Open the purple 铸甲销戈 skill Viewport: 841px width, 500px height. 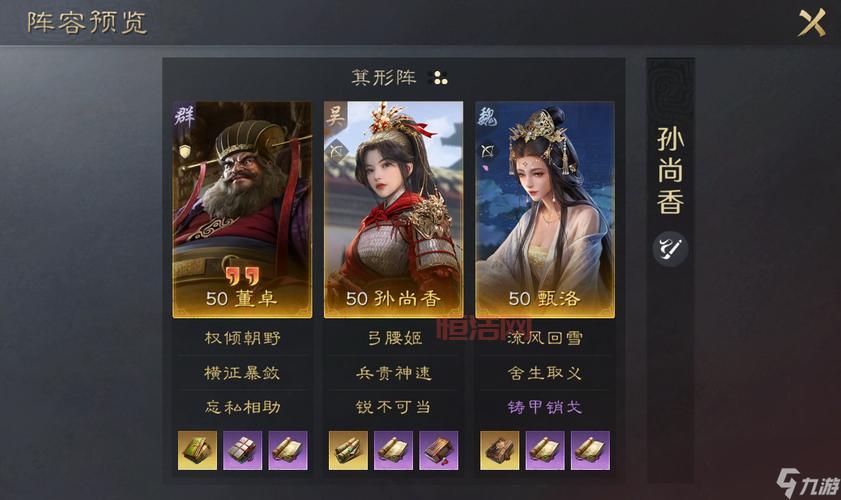544,407
